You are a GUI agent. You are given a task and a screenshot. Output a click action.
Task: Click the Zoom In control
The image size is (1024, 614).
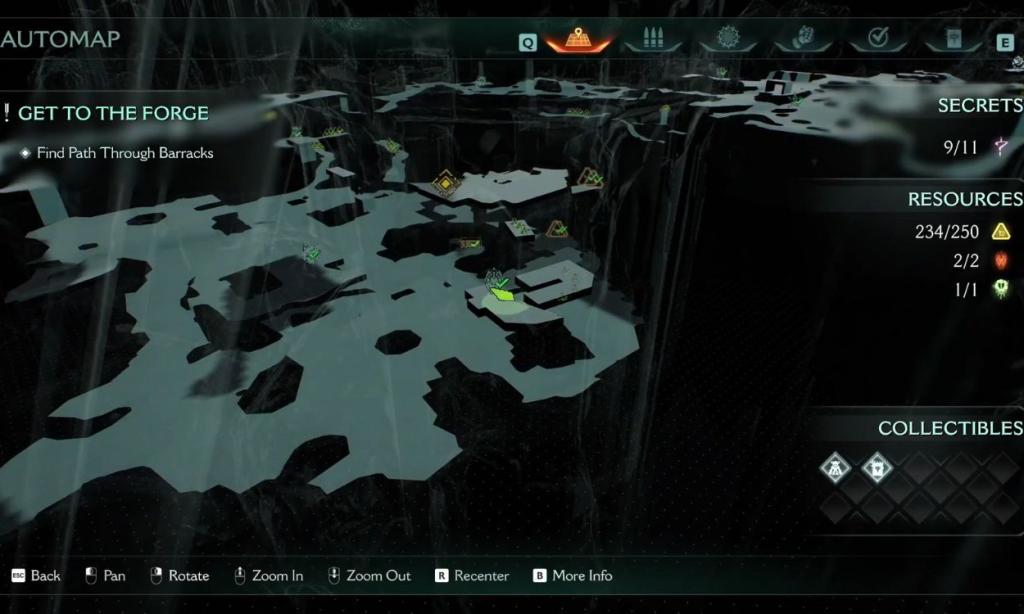[x=269, y=576]
